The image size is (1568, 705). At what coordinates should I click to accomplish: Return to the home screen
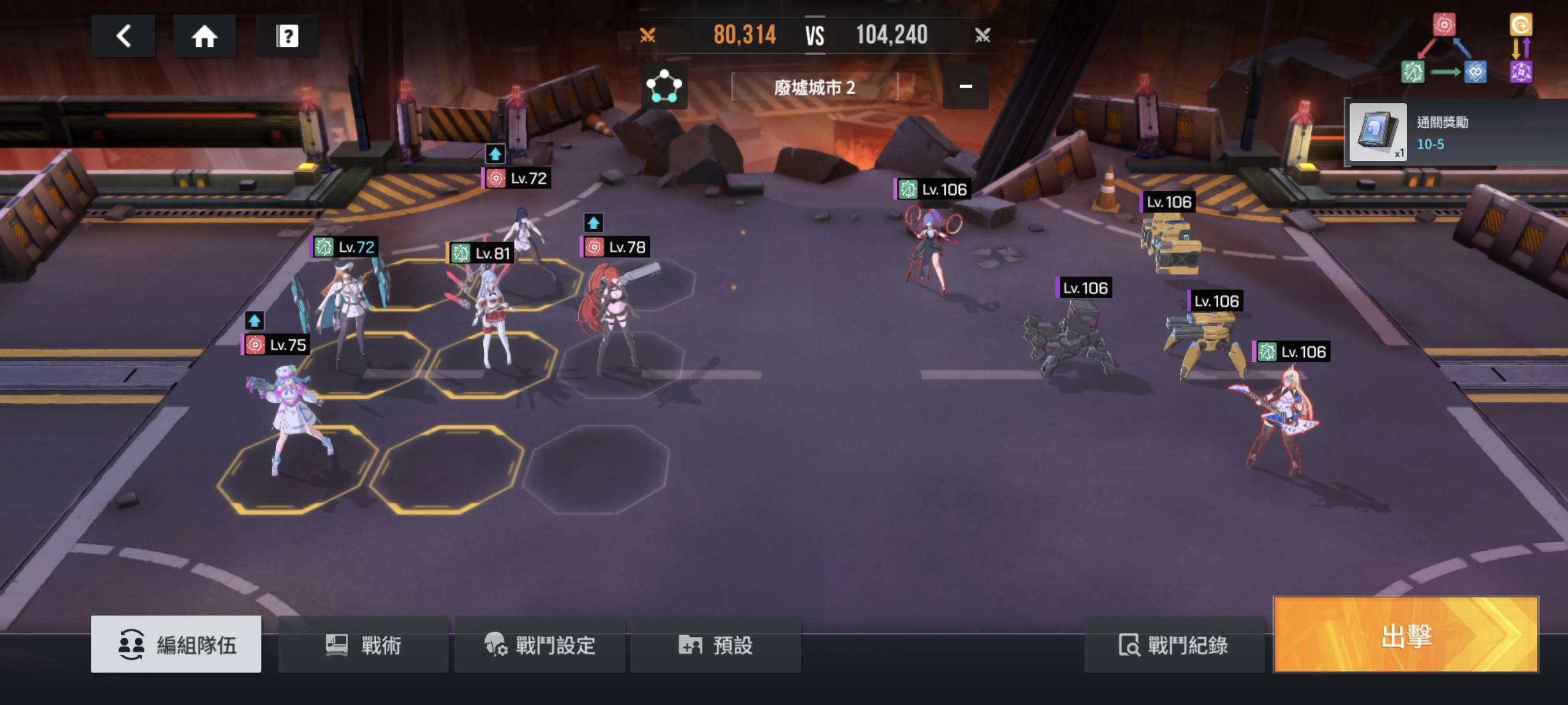click(x=205, y=36)
